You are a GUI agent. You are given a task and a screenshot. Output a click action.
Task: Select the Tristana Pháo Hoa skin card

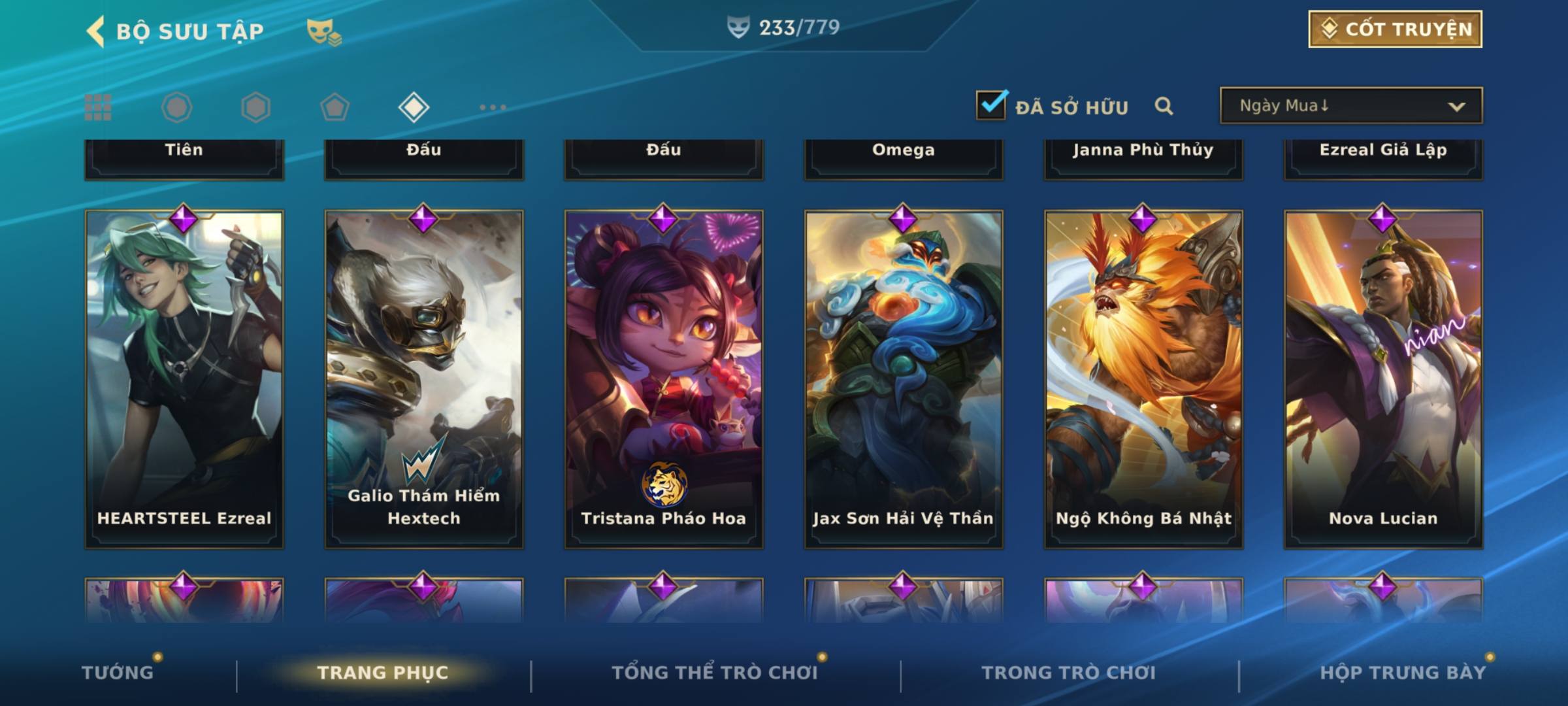[664, 379]
